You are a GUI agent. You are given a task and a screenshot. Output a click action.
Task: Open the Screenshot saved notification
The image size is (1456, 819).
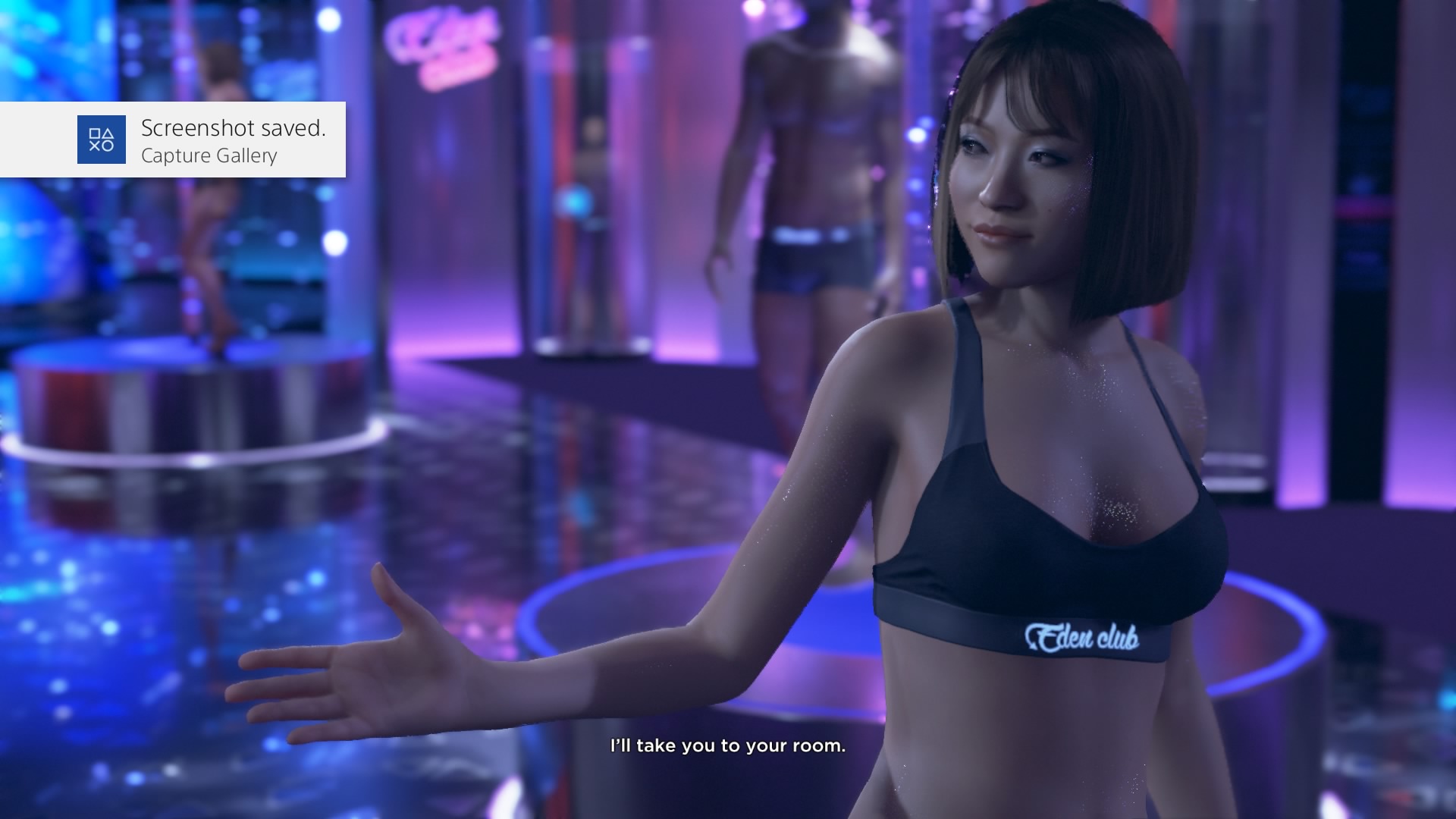point(173,140)
